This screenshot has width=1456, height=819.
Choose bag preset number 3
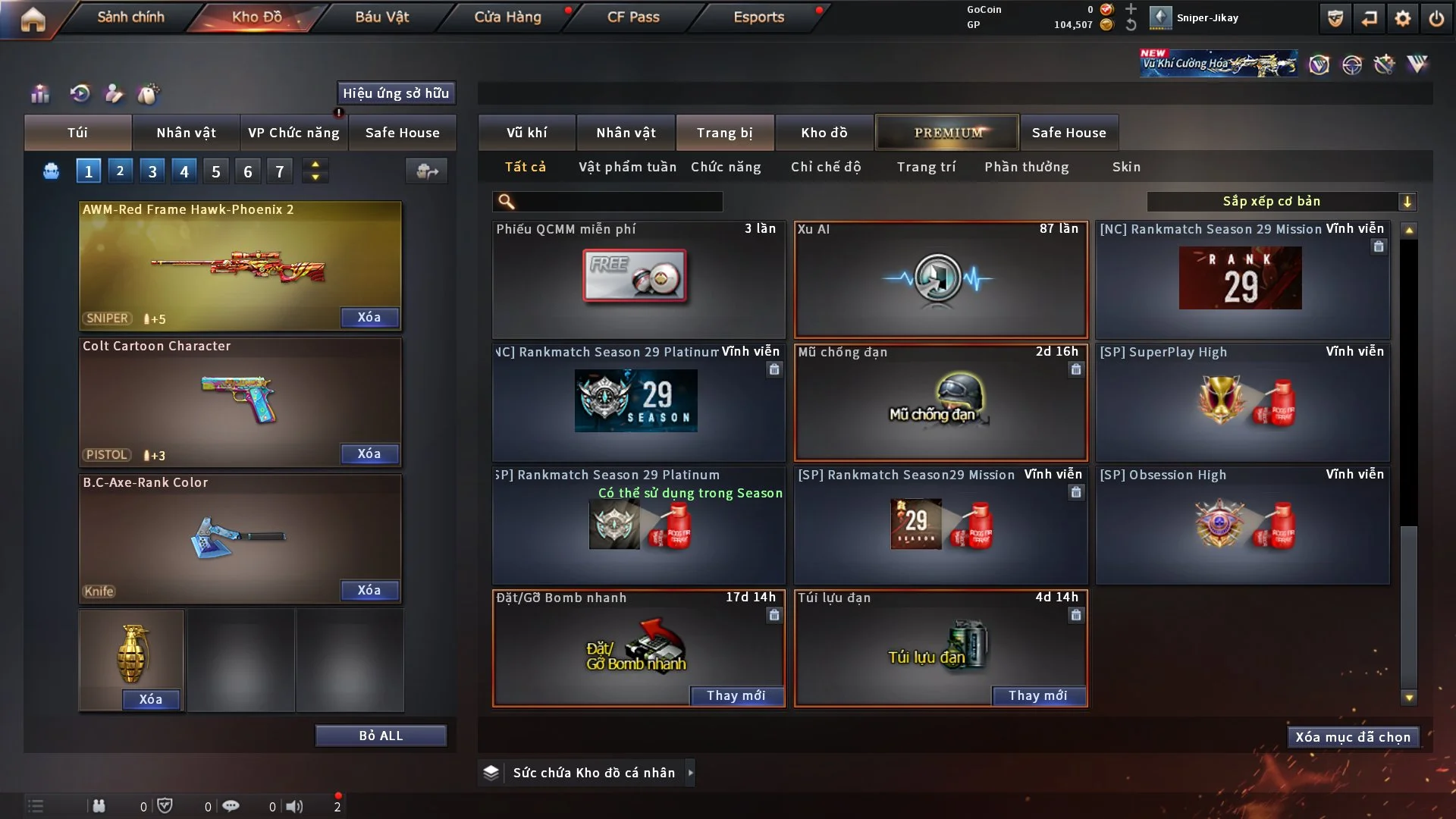[152, 171]
